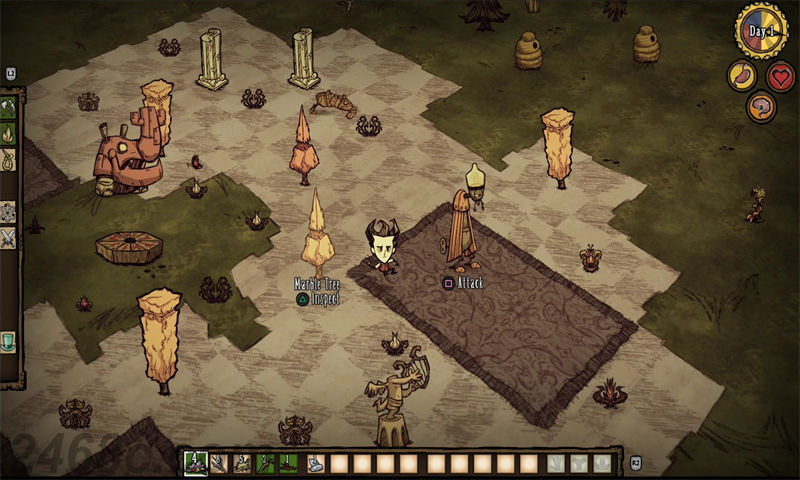Open the Survival crafting tab with rope icon
Screen dimensions: 800x480
(x=8, y=159)
